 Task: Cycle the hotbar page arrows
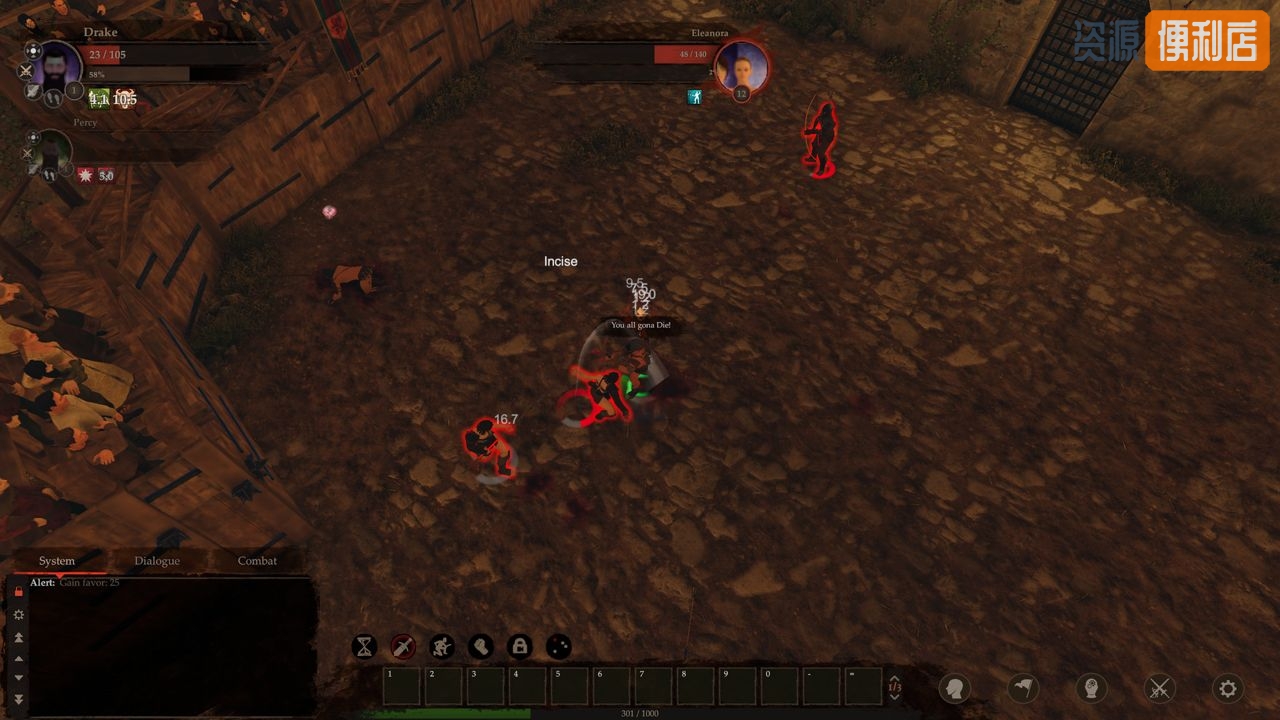coord(895,687)
